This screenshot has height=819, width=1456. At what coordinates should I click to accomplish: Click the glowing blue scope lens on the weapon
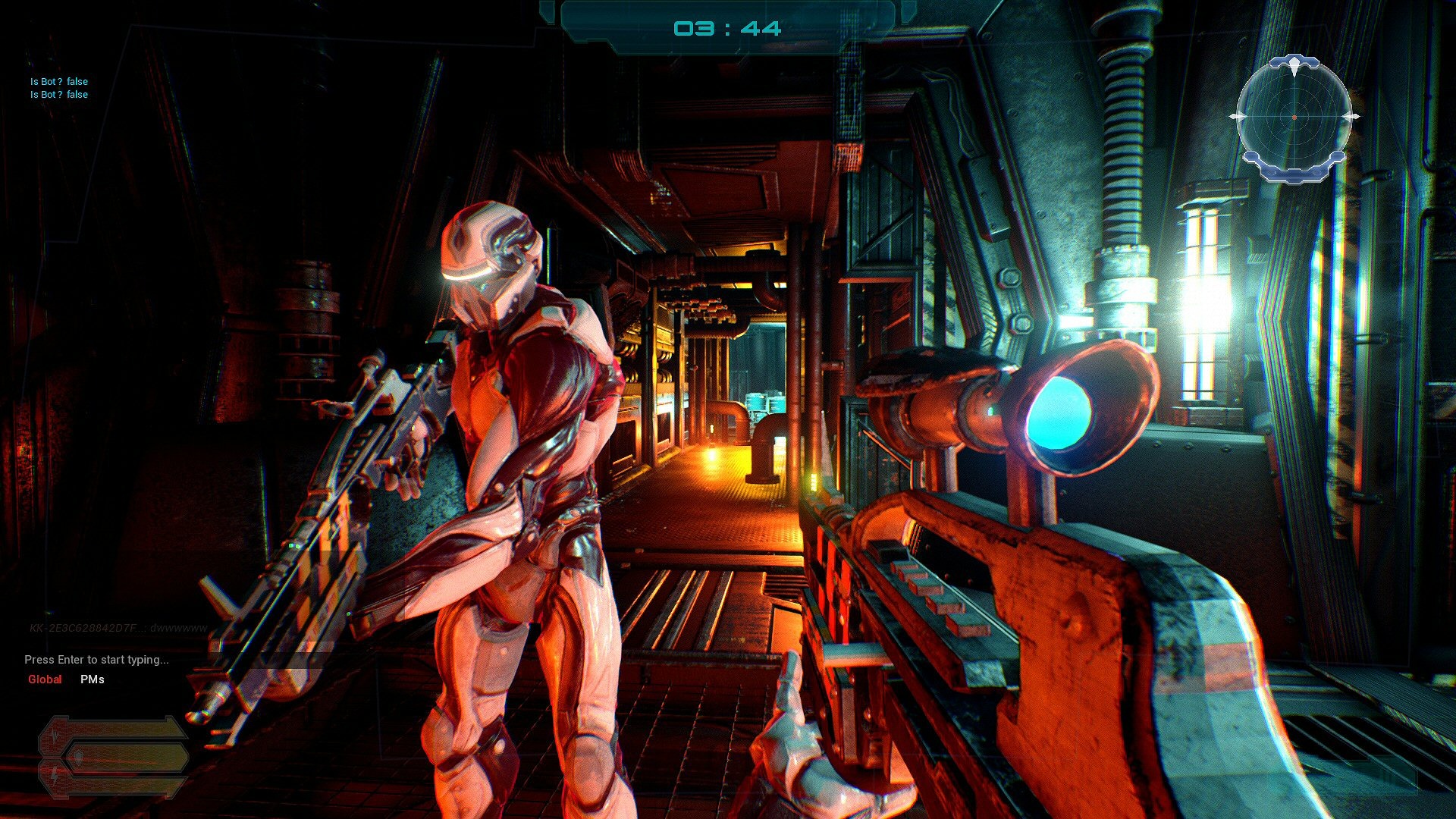1061,414
